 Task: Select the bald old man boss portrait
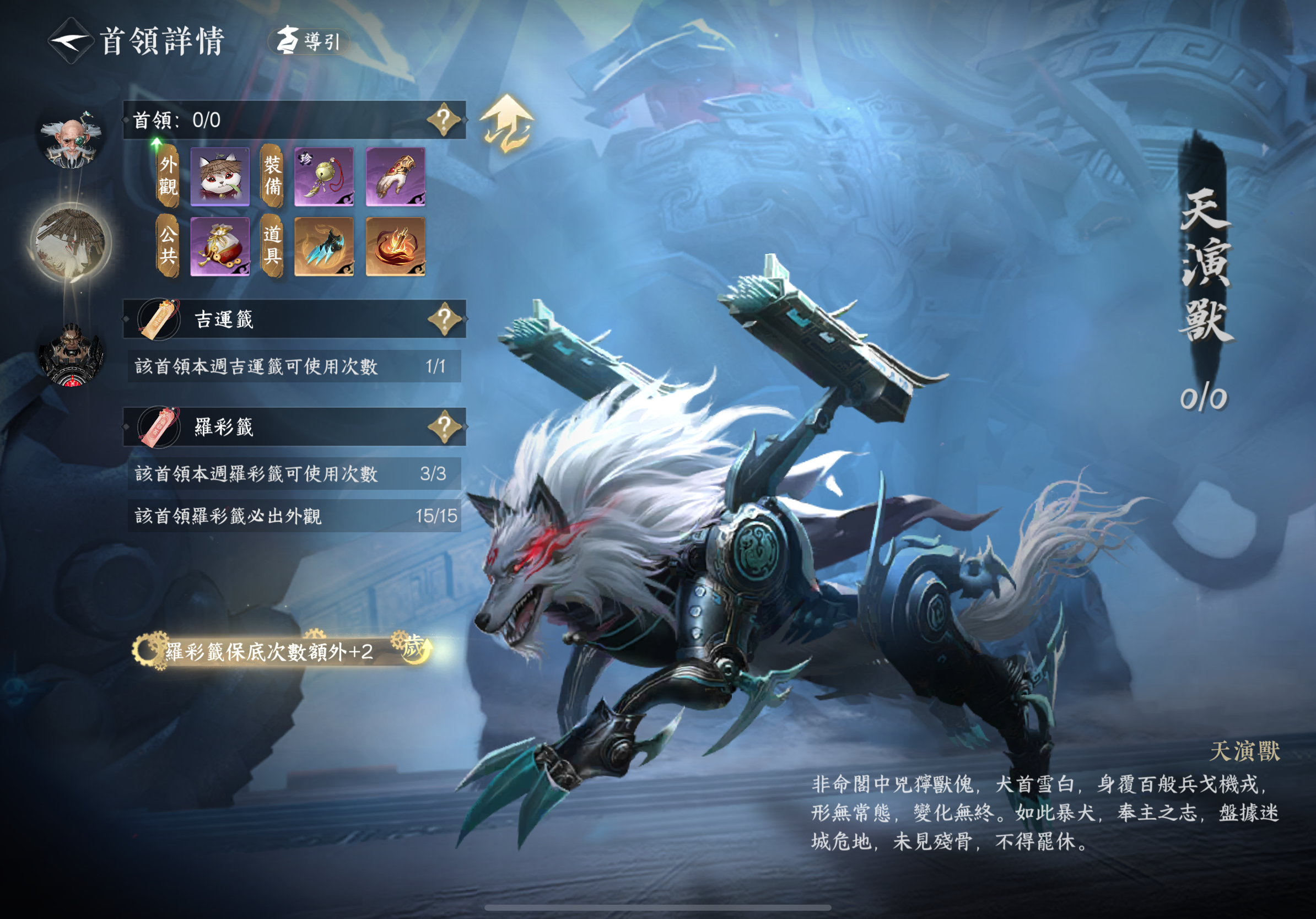[71, 140]
